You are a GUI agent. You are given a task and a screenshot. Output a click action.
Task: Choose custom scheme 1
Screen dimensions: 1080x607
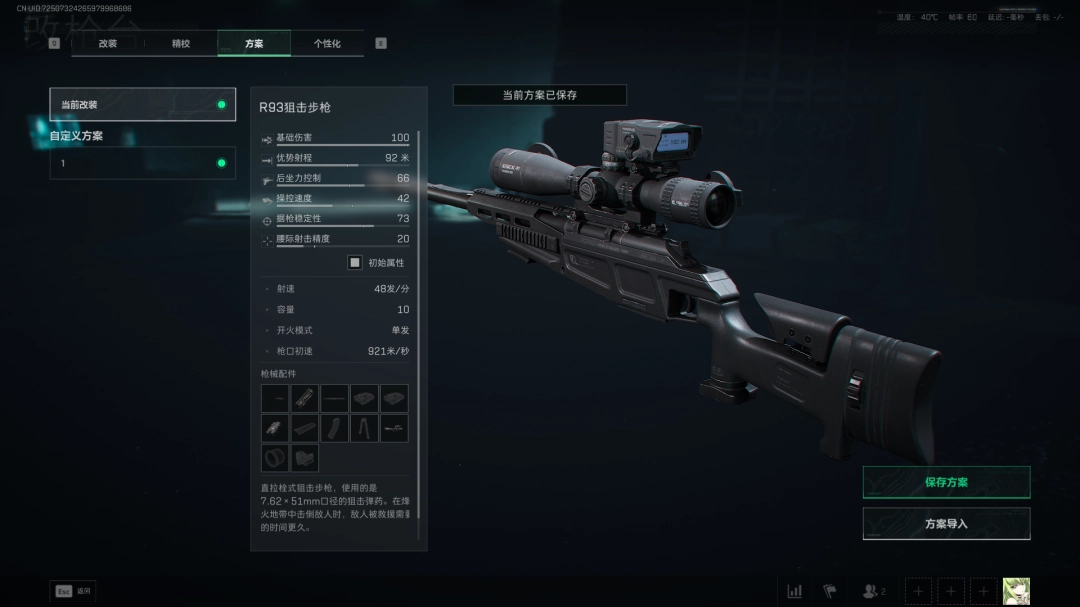click(143, 163)
